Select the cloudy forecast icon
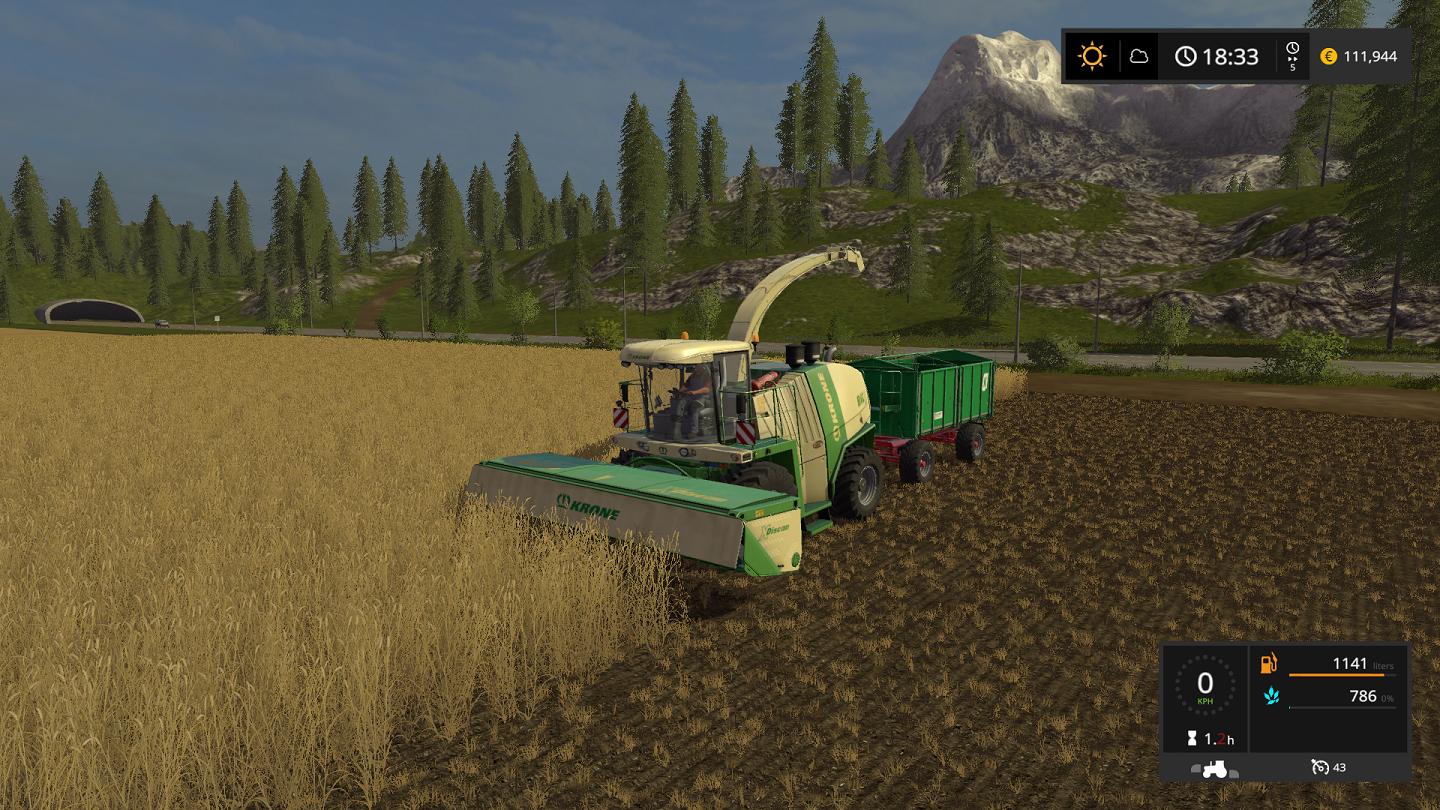This screenshot has height=810, width=1440. click(1139, 56)
